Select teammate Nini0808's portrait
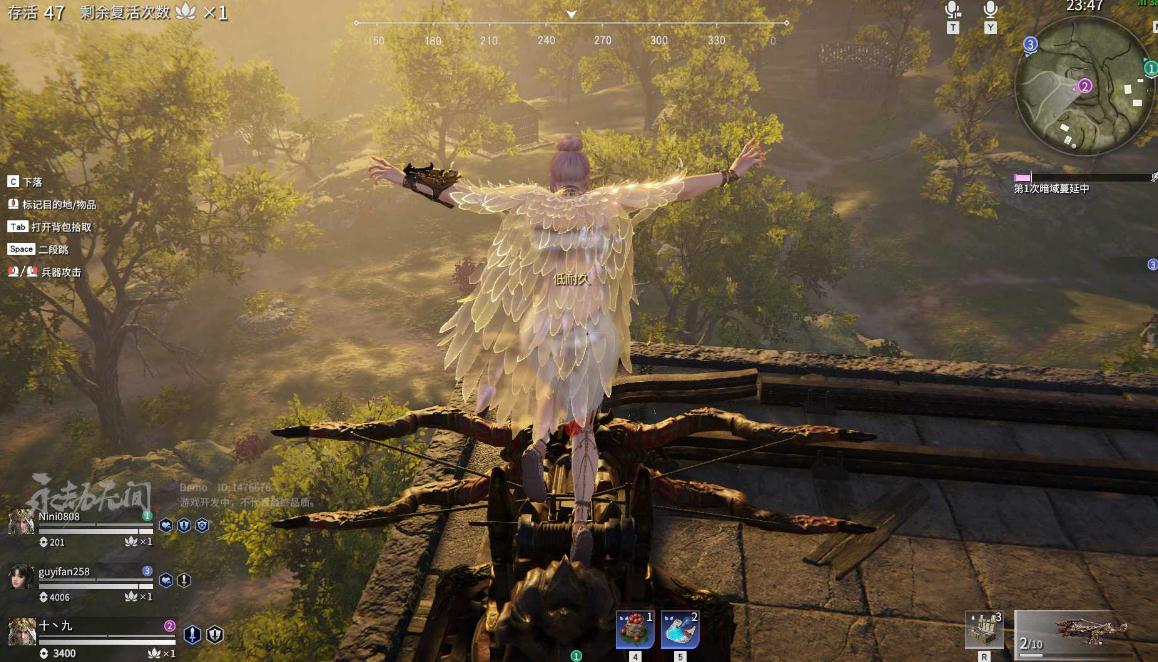This screenshot has height=662, width=1158. (x=21, y=522)
